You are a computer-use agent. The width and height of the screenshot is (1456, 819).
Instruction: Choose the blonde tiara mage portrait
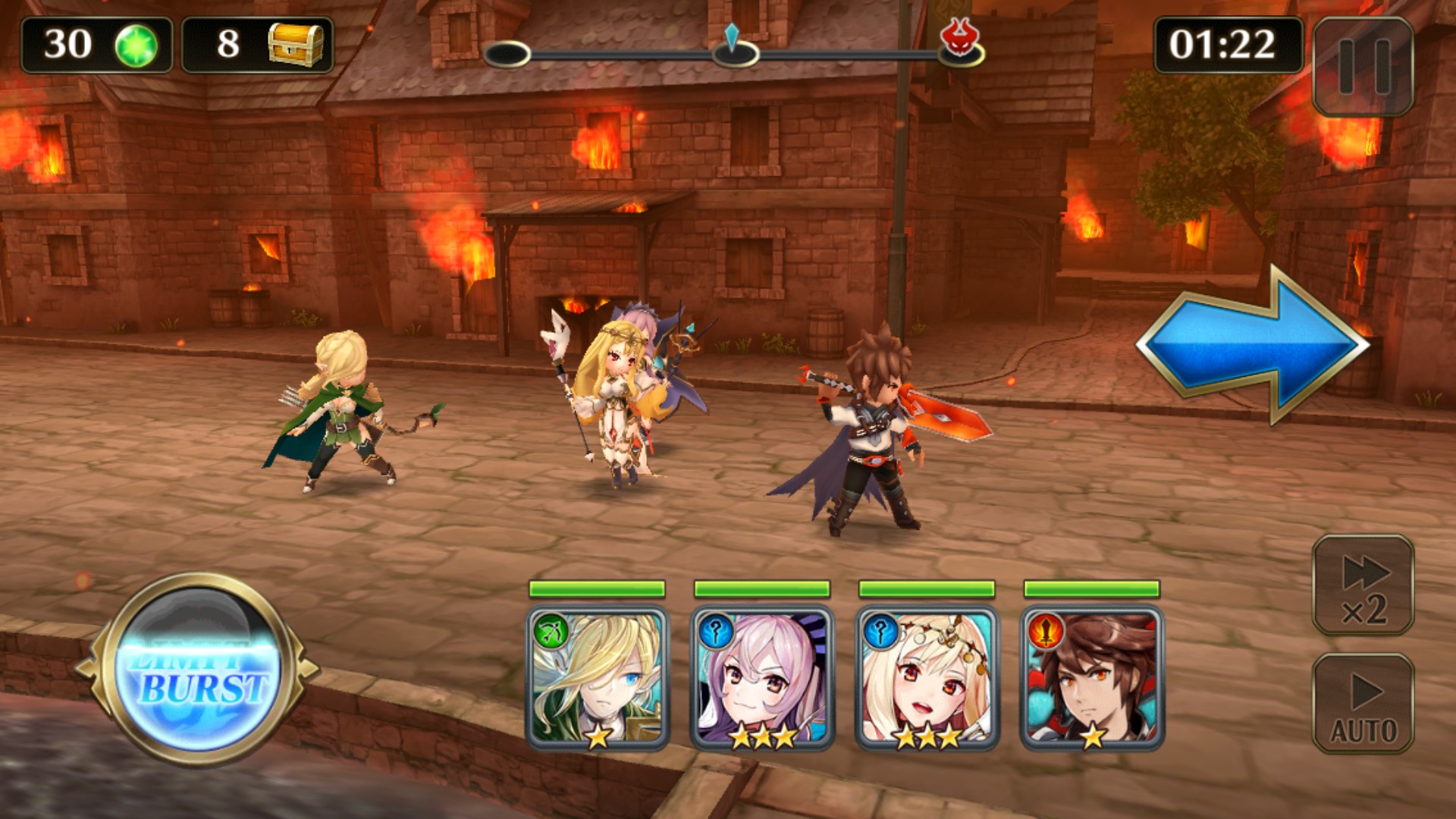point(927,679)
